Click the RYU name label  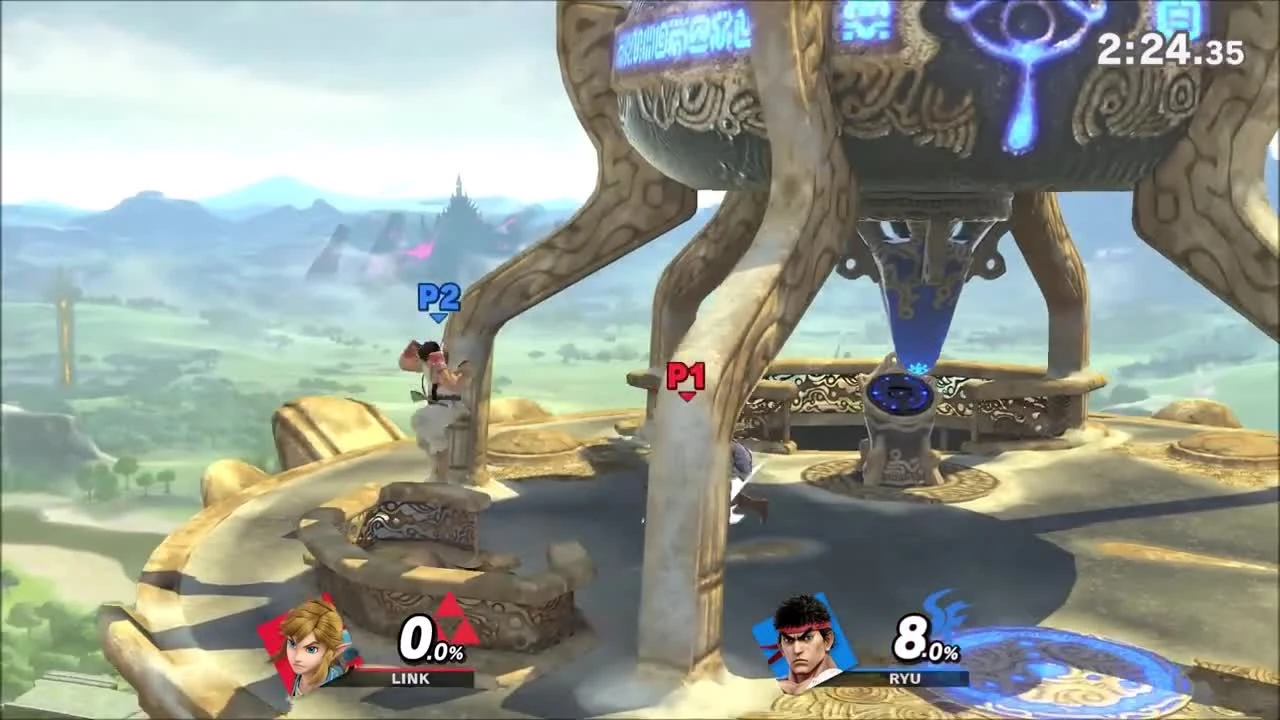click(x=904, y=678)
